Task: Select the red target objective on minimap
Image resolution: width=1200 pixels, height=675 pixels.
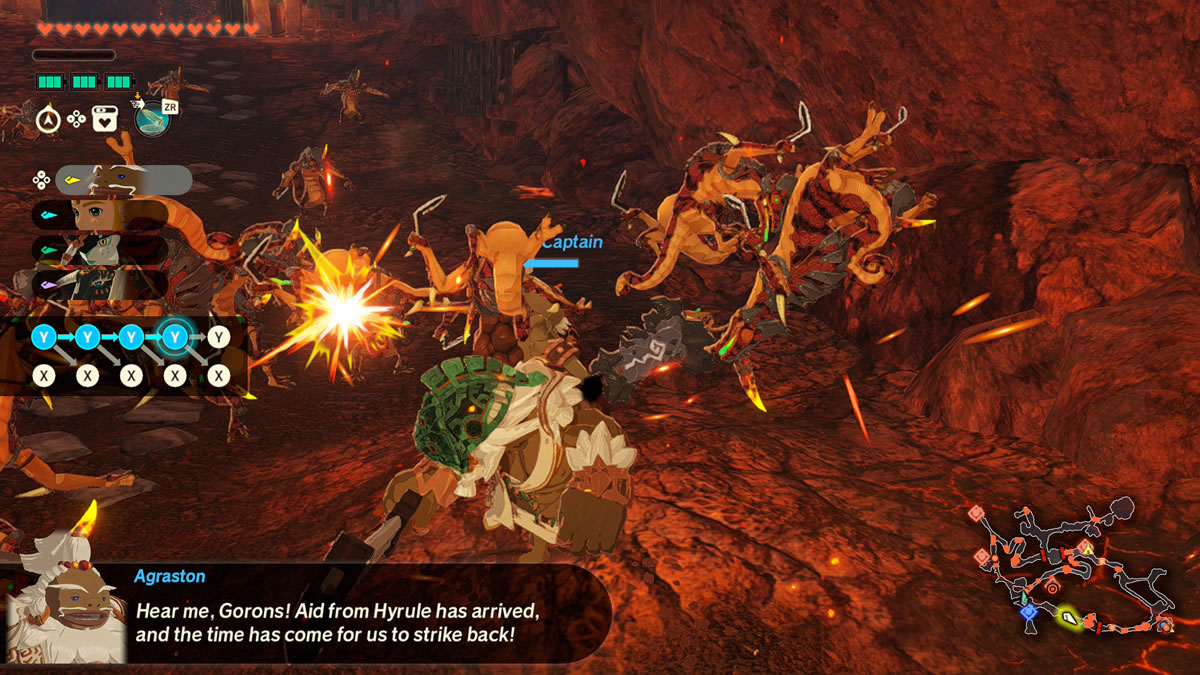Action: click(1051, 589)
